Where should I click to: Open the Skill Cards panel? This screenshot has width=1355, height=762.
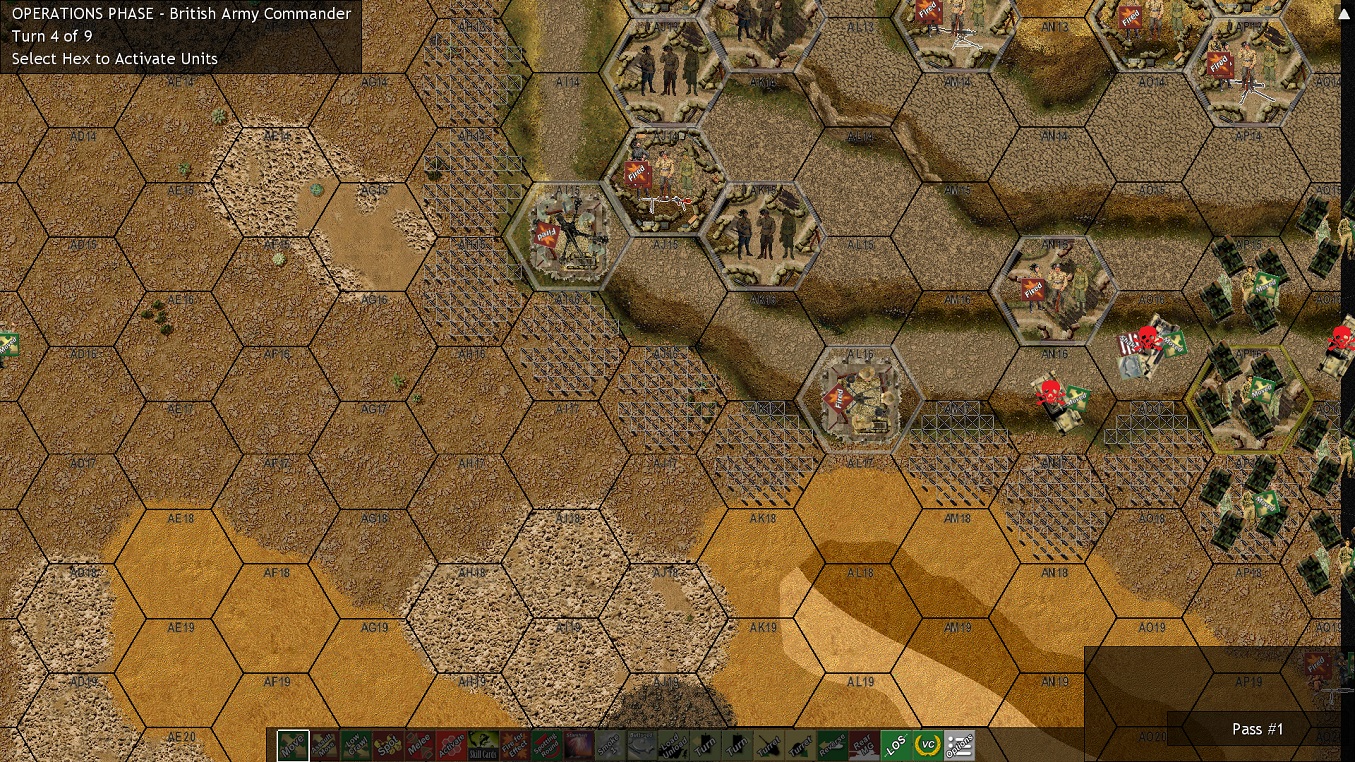click(483, 745)
